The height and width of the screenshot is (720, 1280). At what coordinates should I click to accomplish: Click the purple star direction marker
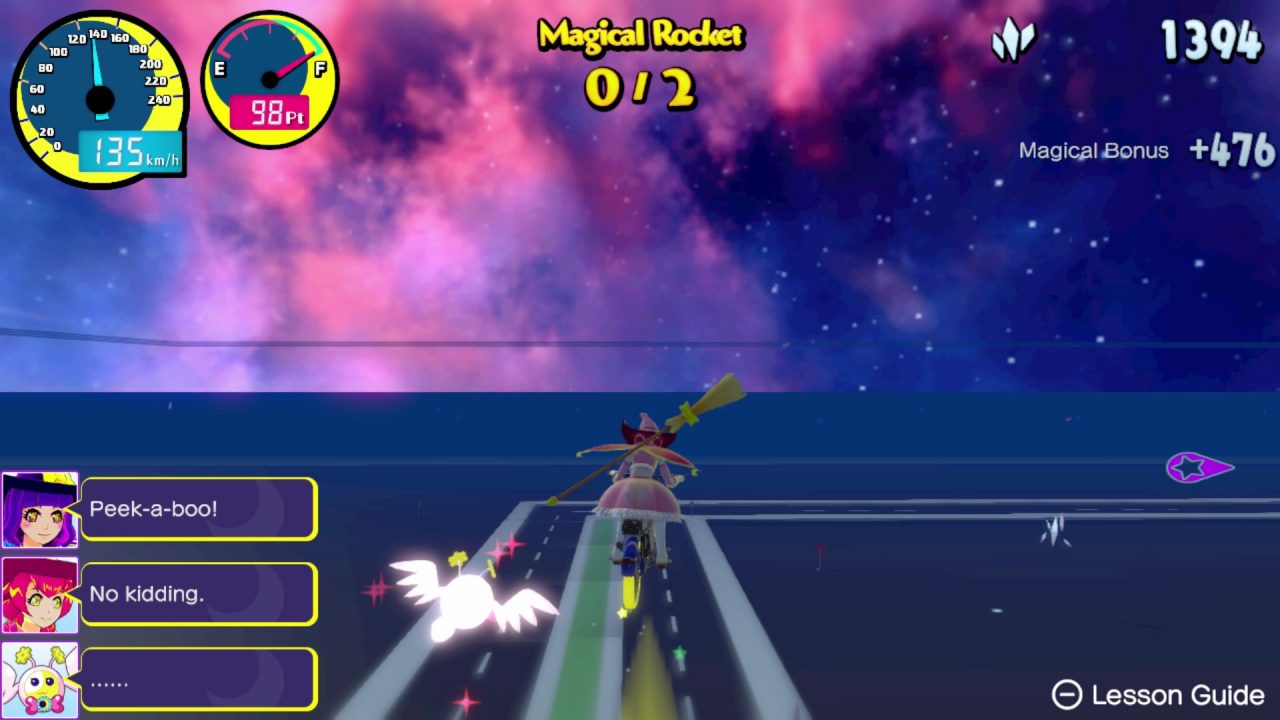pyautogui.click(x=1198, y=467)
